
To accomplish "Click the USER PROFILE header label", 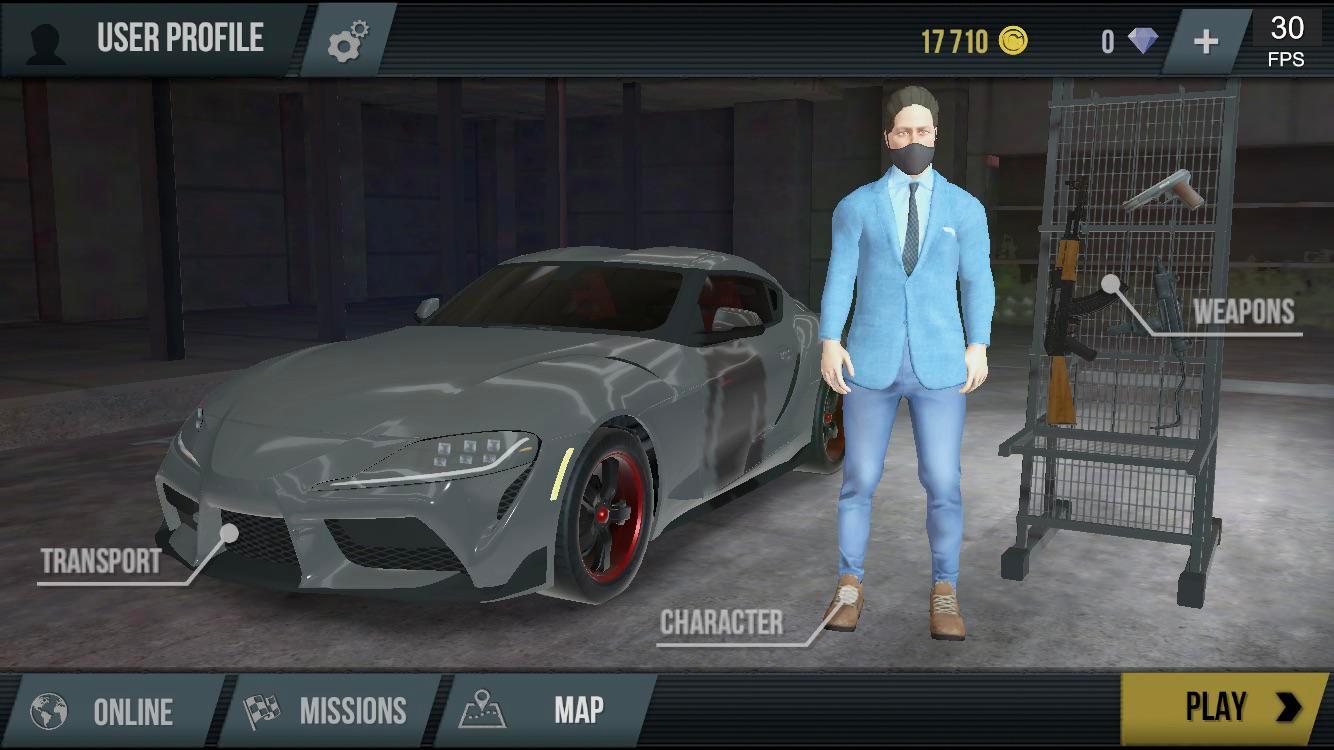I will [x=178, y=40].
